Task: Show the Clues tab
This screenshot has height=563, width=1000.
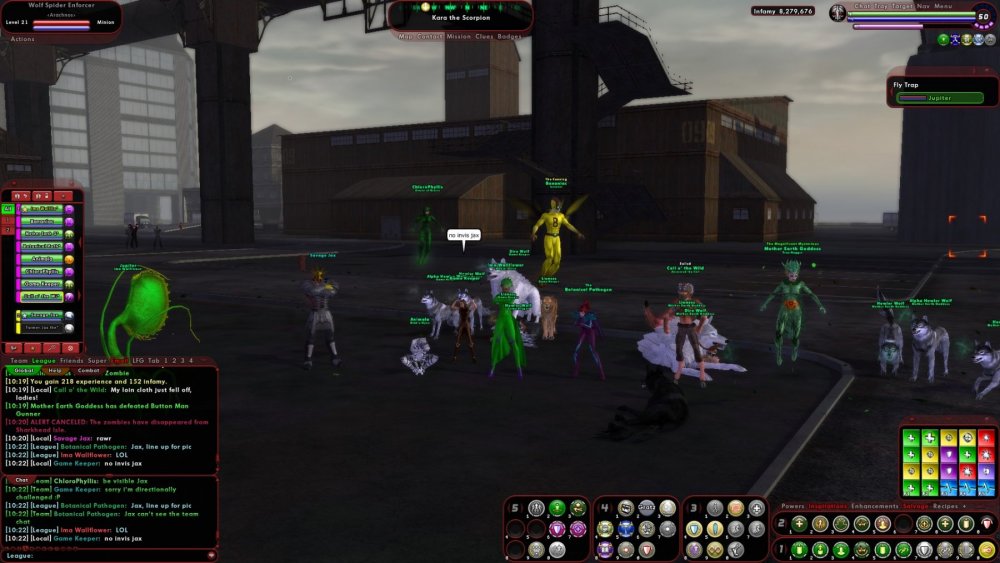Action: coord(484,36)
